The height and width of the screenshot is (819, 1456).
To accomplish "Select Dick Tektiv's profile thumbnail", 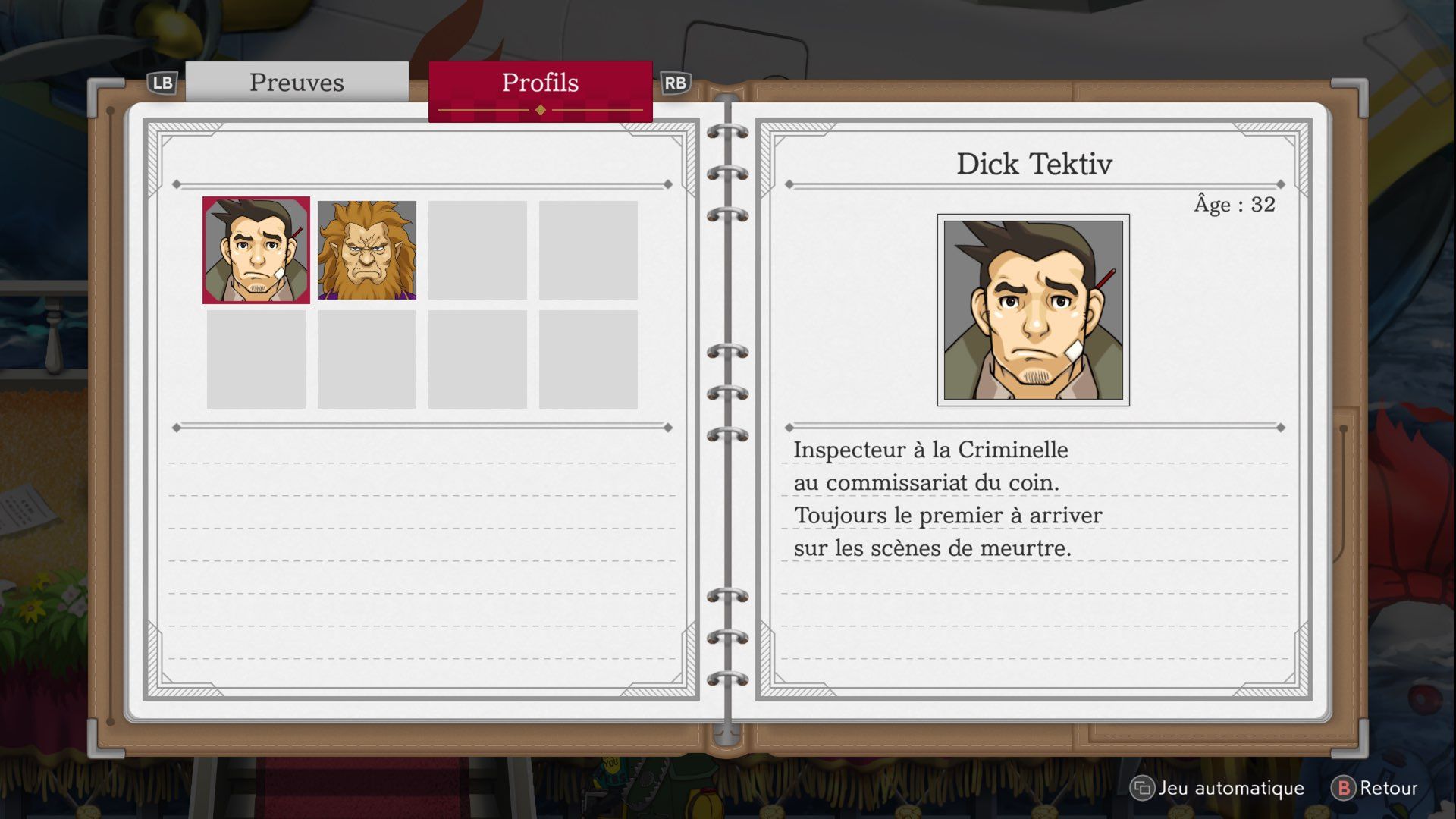I will coord(256,250).
